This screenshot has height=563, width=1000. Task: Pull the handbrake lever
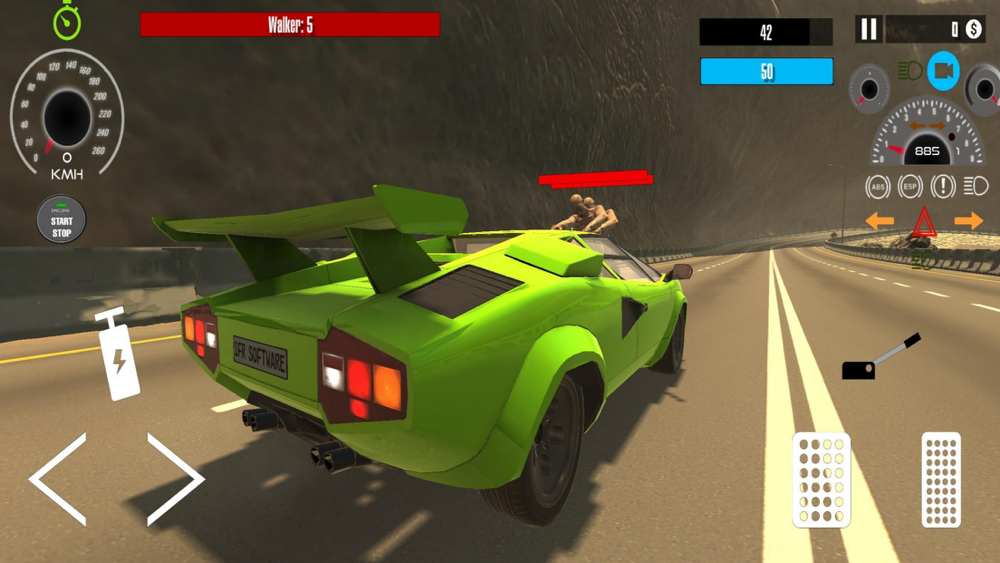click(x=879, y=358)
